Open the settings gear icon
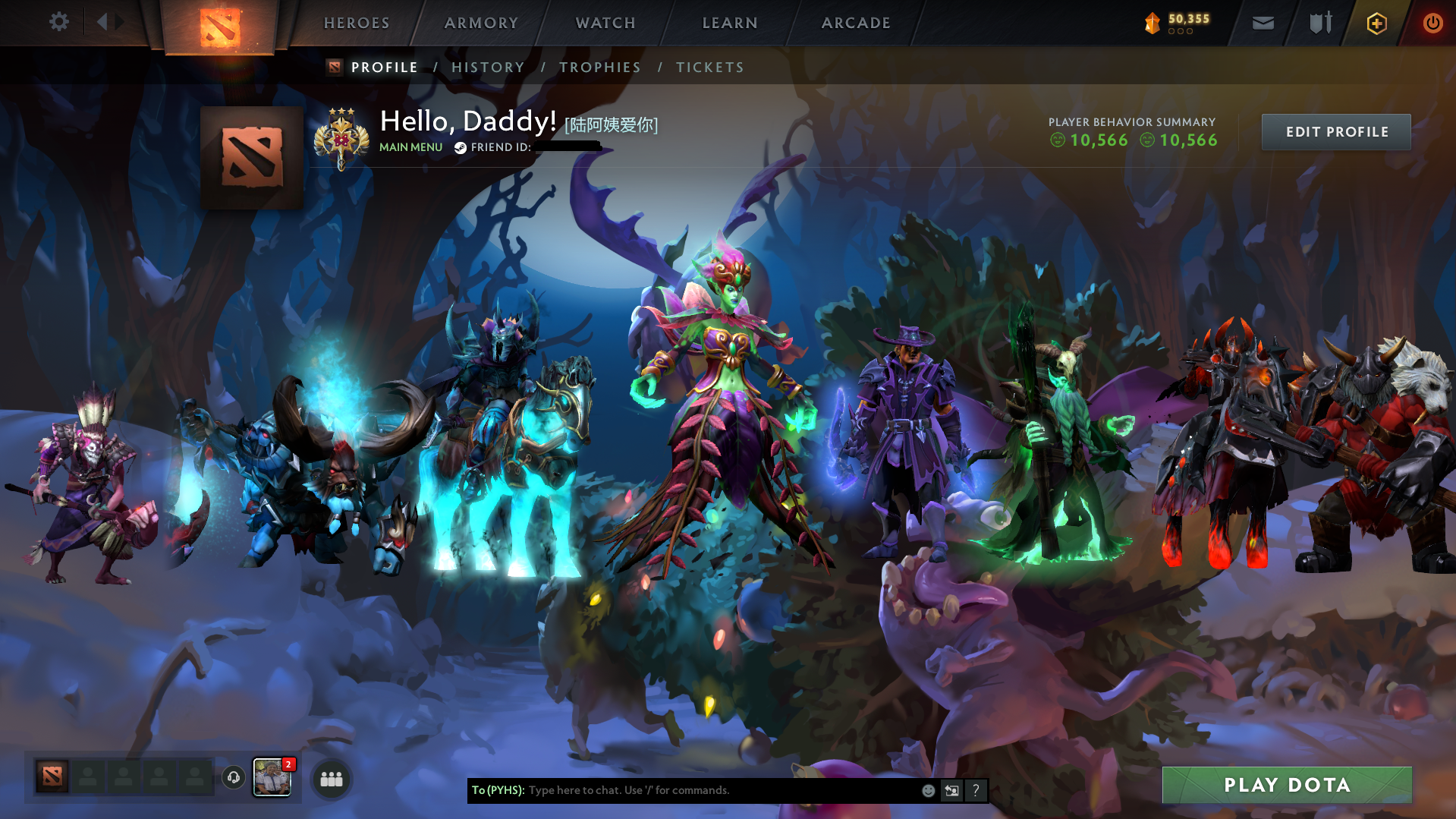 58,22
